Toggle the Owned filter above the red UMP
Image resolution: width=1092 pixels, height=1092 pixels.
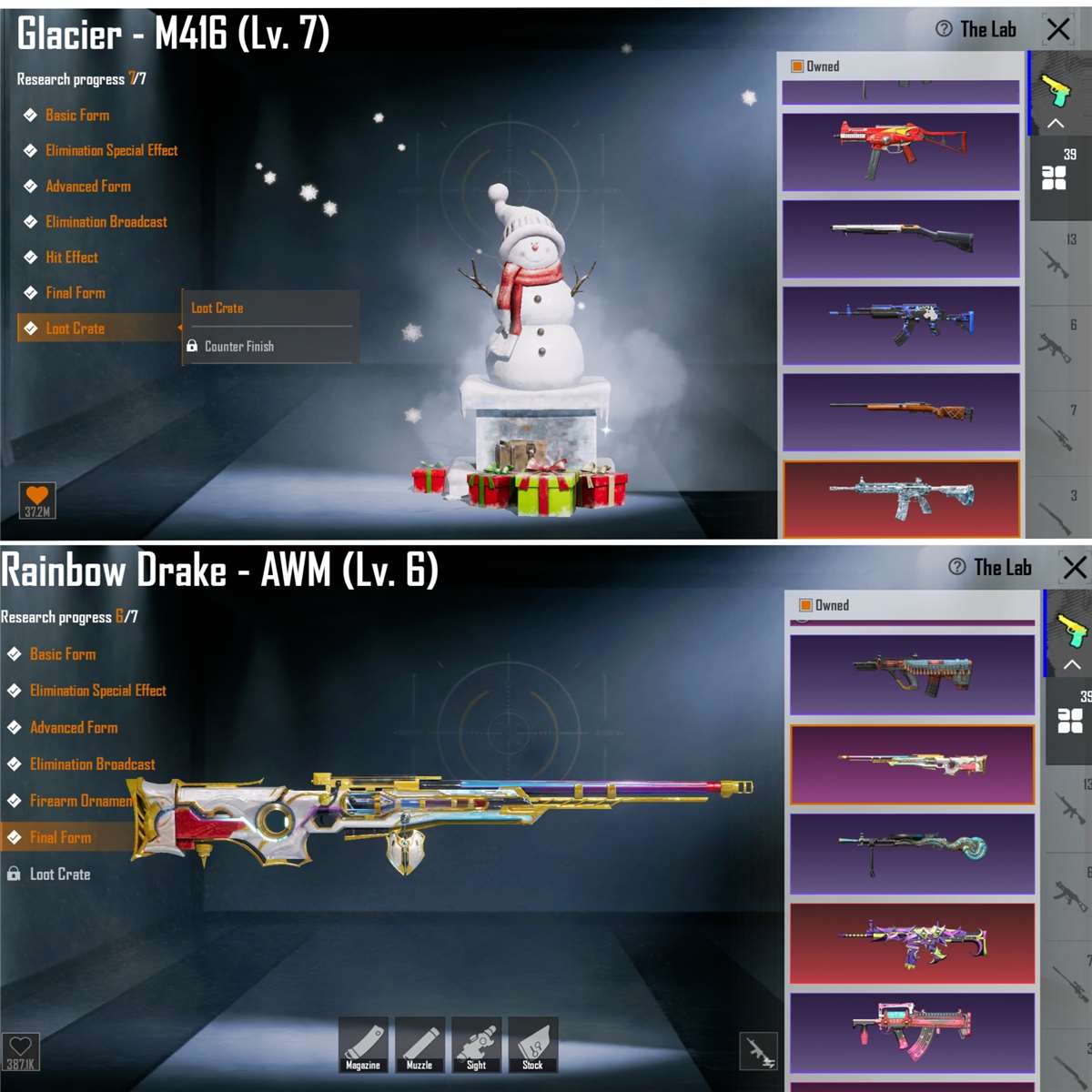(x=798, y=66)
